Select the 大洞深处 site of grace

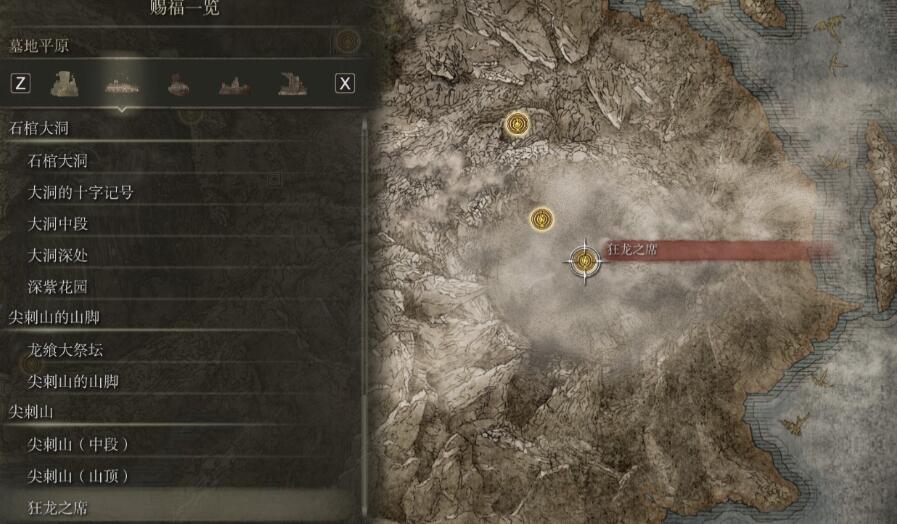click(x=58, y=256)
